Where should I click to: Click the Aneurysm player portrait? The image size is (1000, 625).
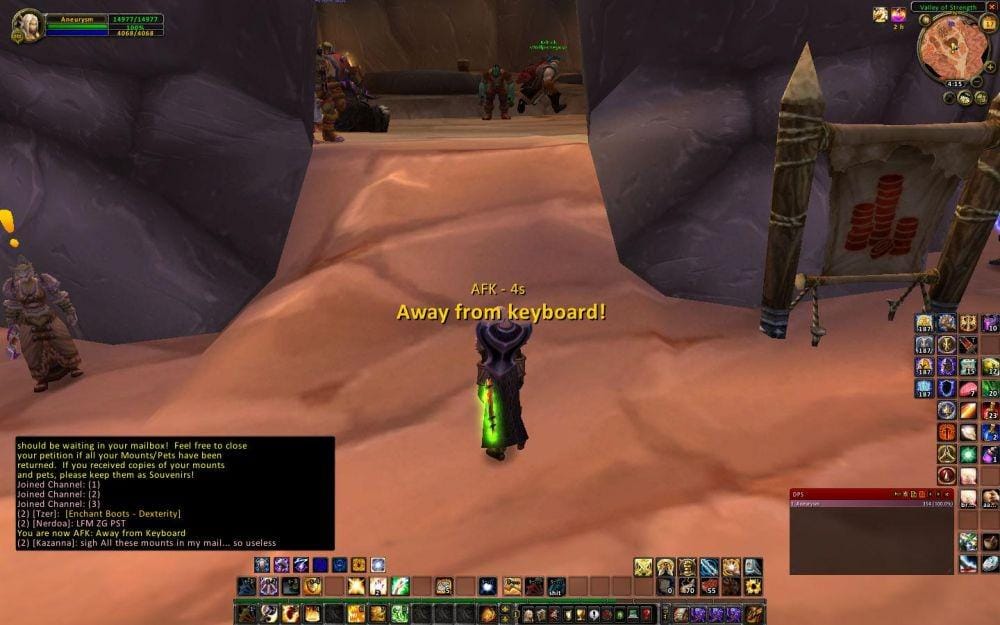27,25
